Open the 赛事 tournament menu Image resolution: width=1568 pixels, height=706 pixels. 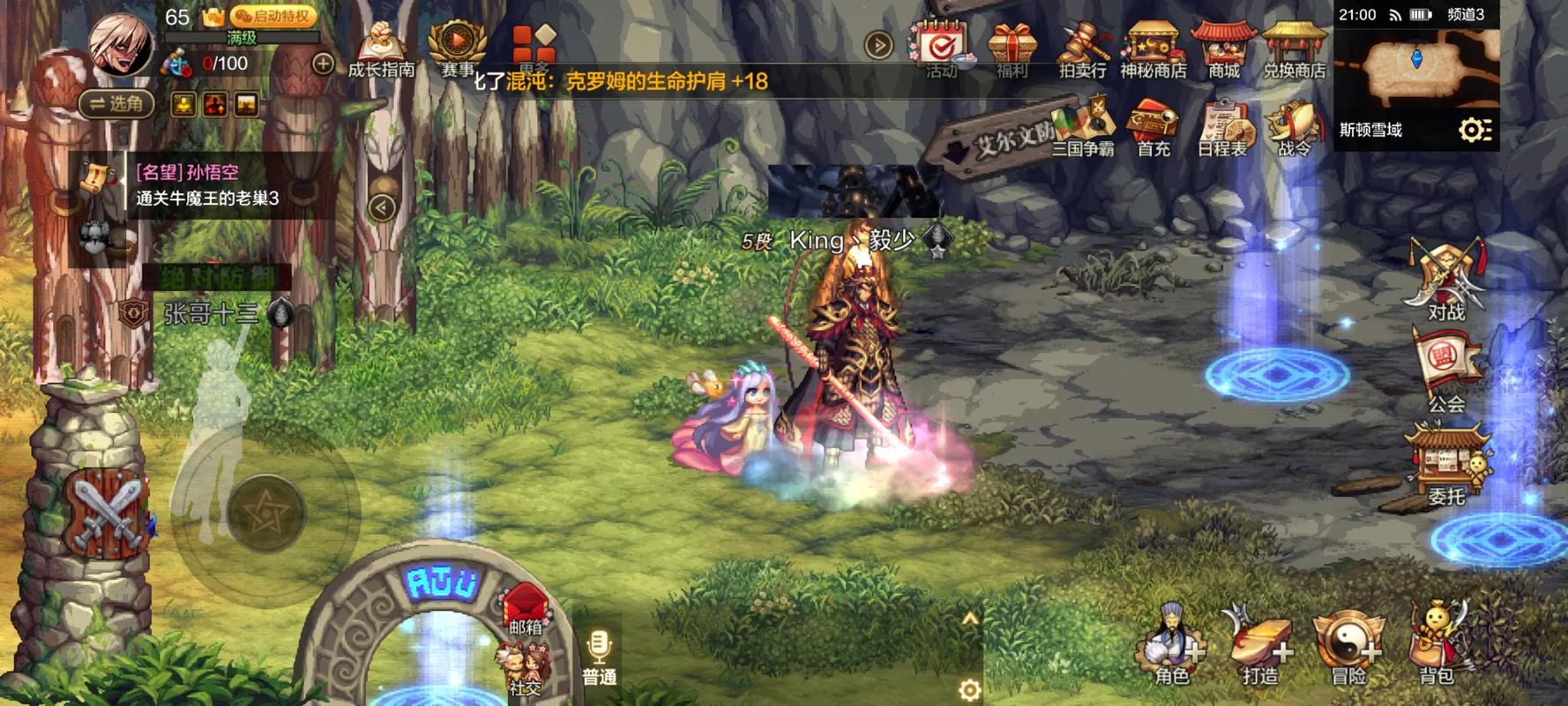(x=457, y=49)
